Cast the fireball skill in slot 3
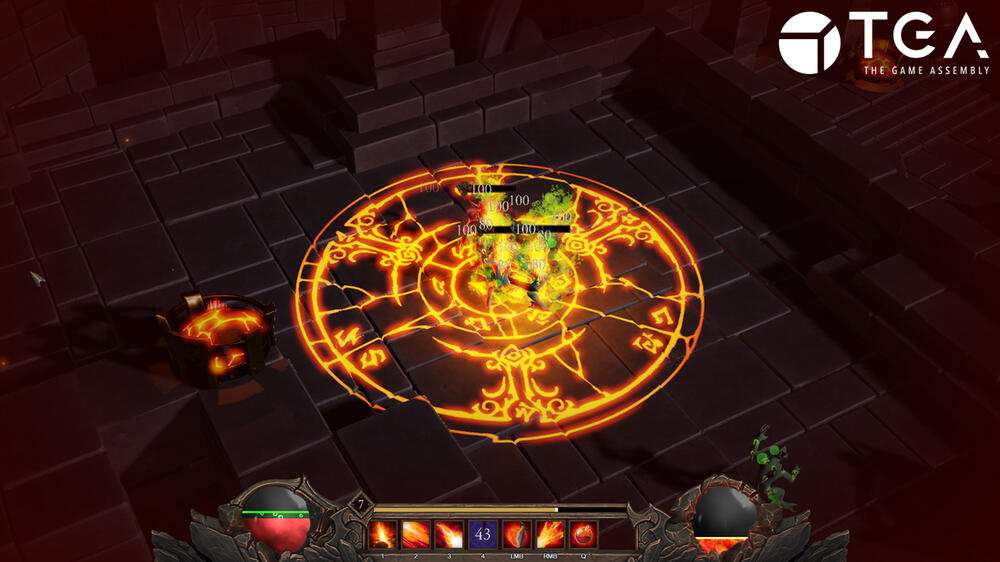This screenshot has width=1000, height=562. pos(450,535)
